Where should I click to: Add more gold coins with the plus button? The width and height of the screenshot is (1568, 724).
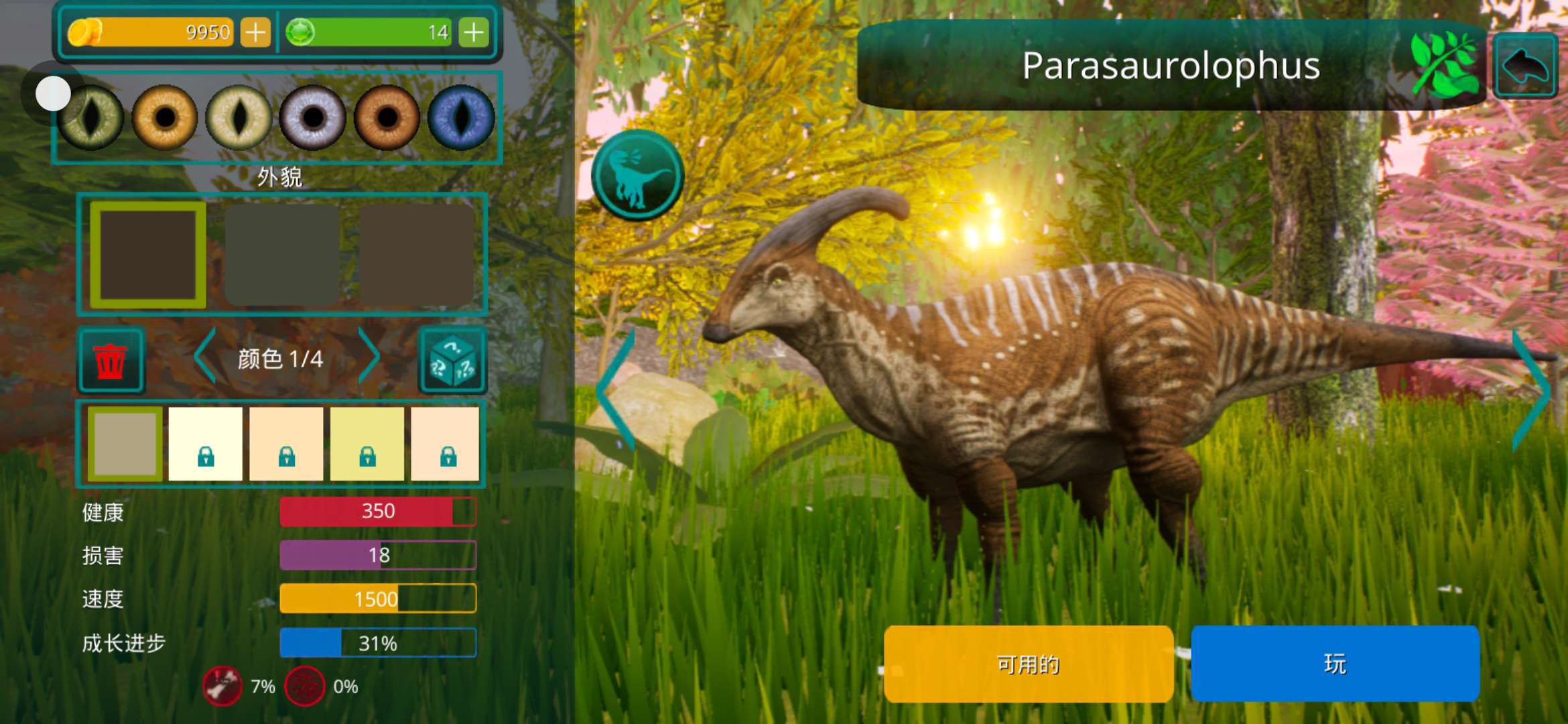(255, 32)
